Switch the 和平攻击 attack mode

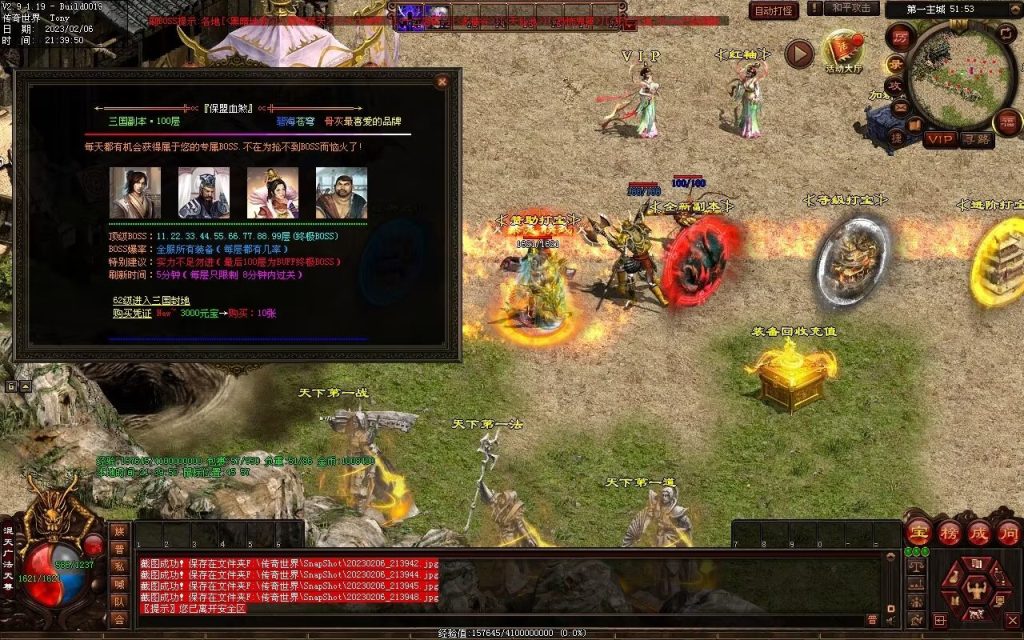(851, 9)
